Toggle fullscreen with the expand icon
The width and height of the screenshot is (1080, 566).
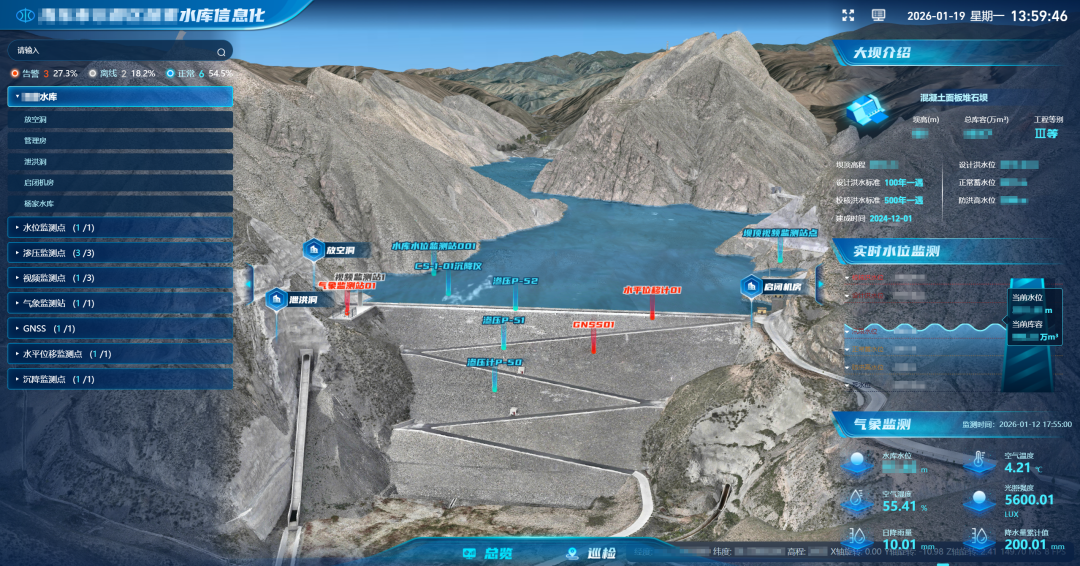pos(848,15)
